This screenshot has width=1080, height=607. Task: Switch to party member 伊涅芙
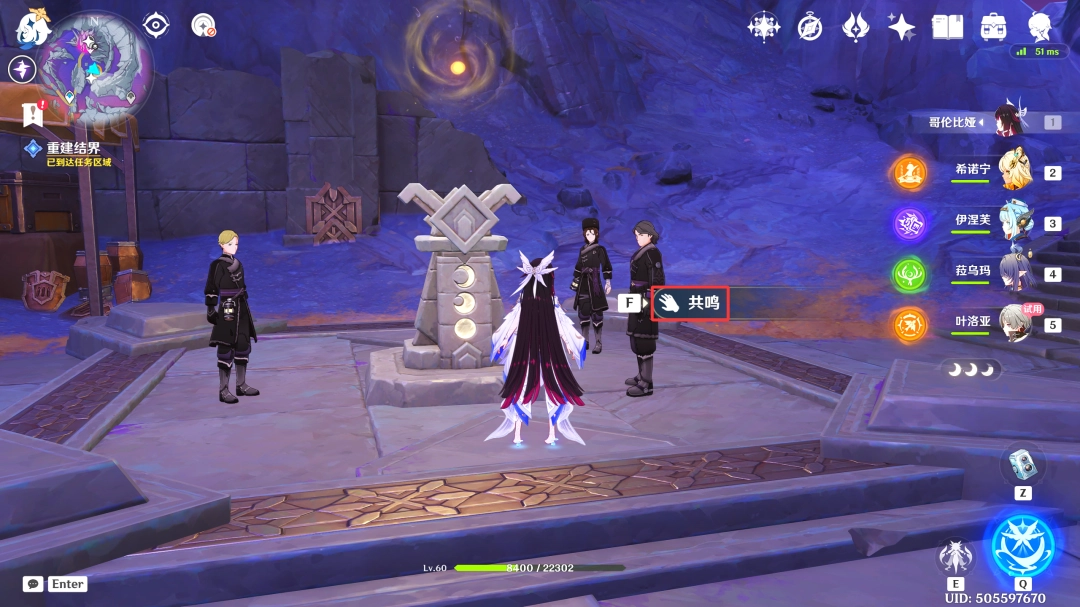coord(1015,222)
